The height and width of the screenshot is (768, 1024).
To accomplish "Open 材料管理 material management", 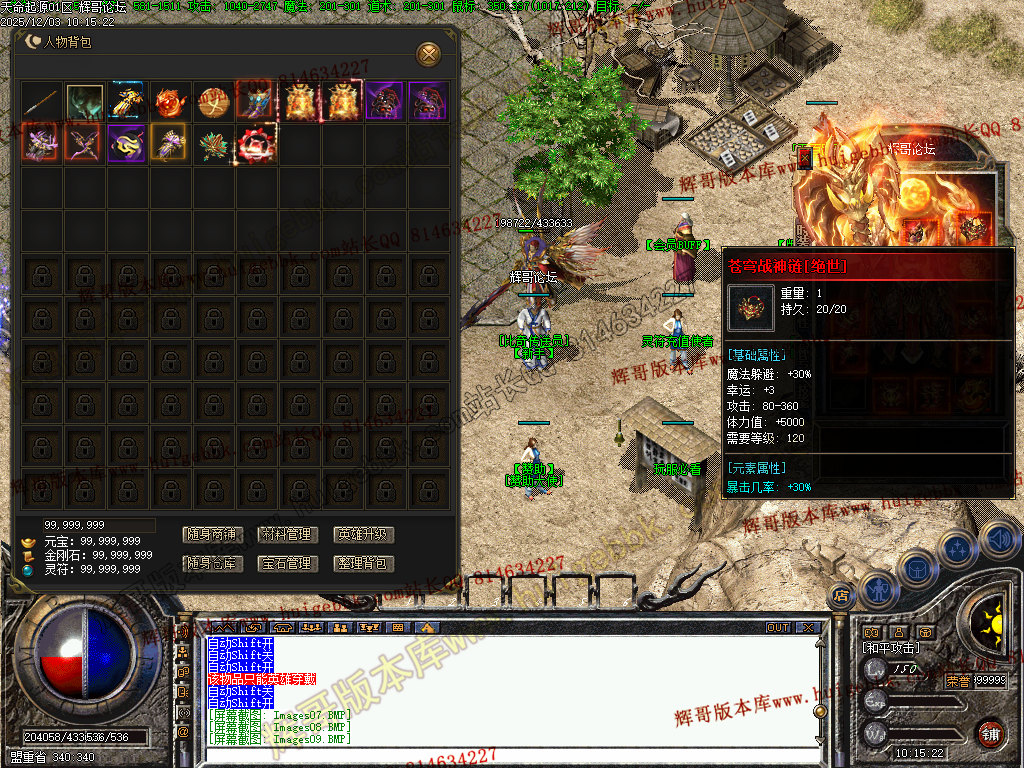I will point(286,535).
